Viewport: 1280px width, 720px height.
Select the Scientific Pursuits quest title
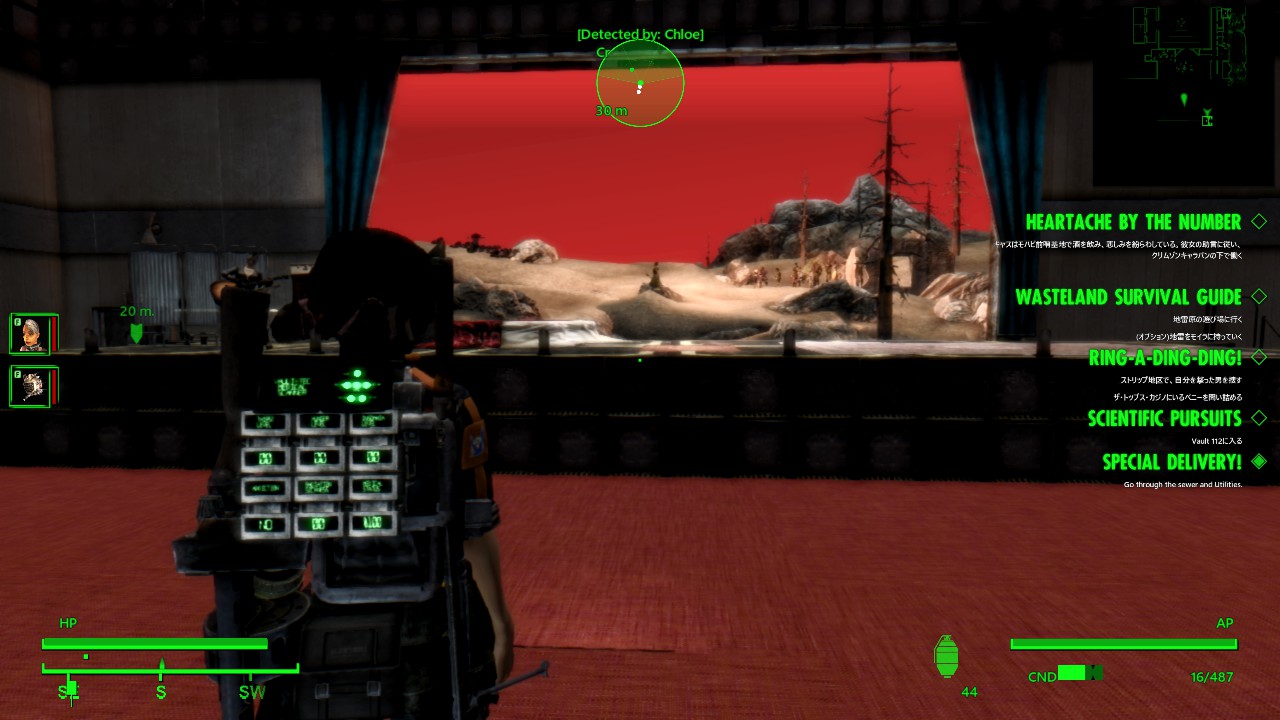1165,418
